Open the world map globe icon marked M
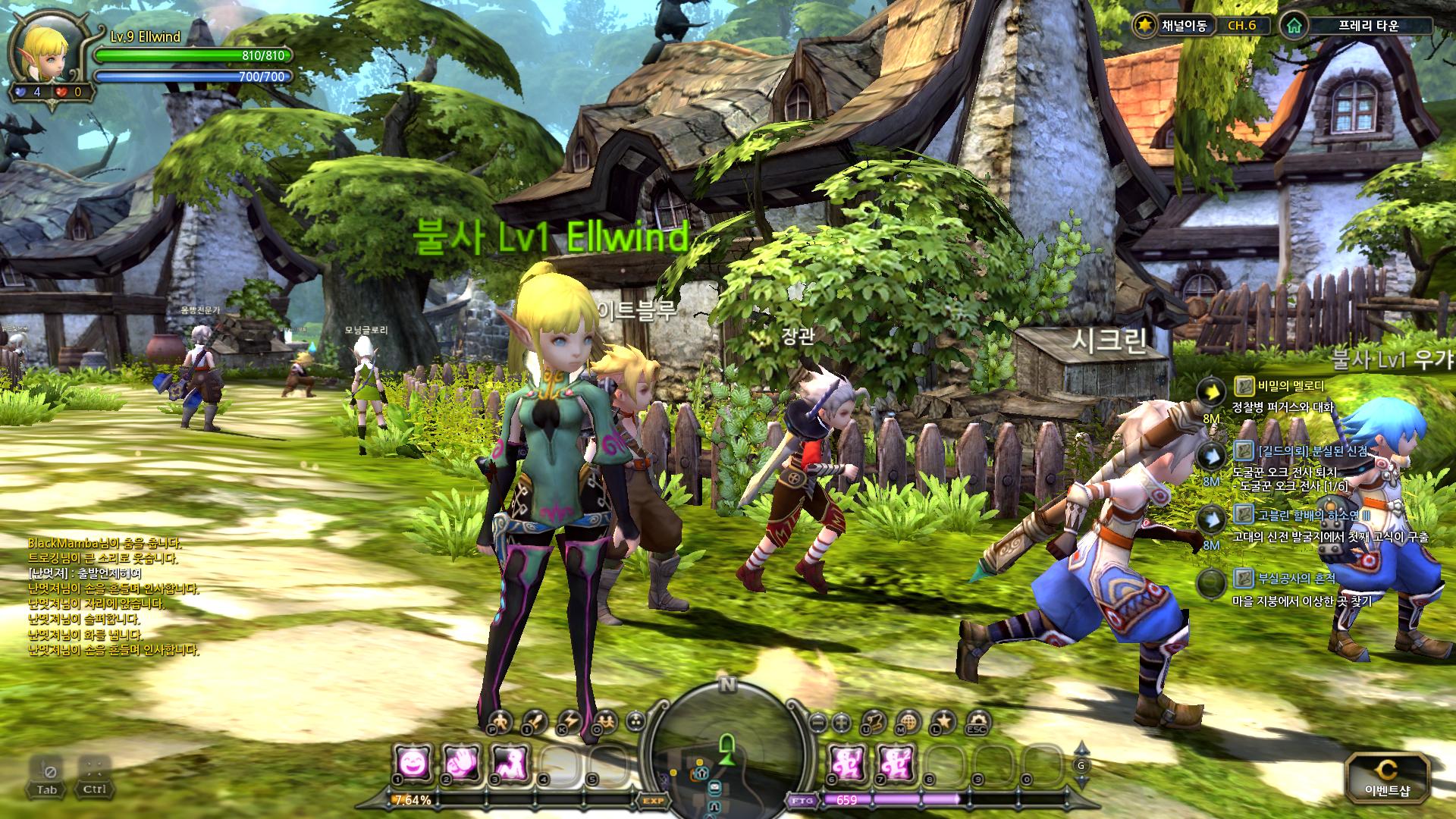The image size is (1456, 819). point(908,722)
